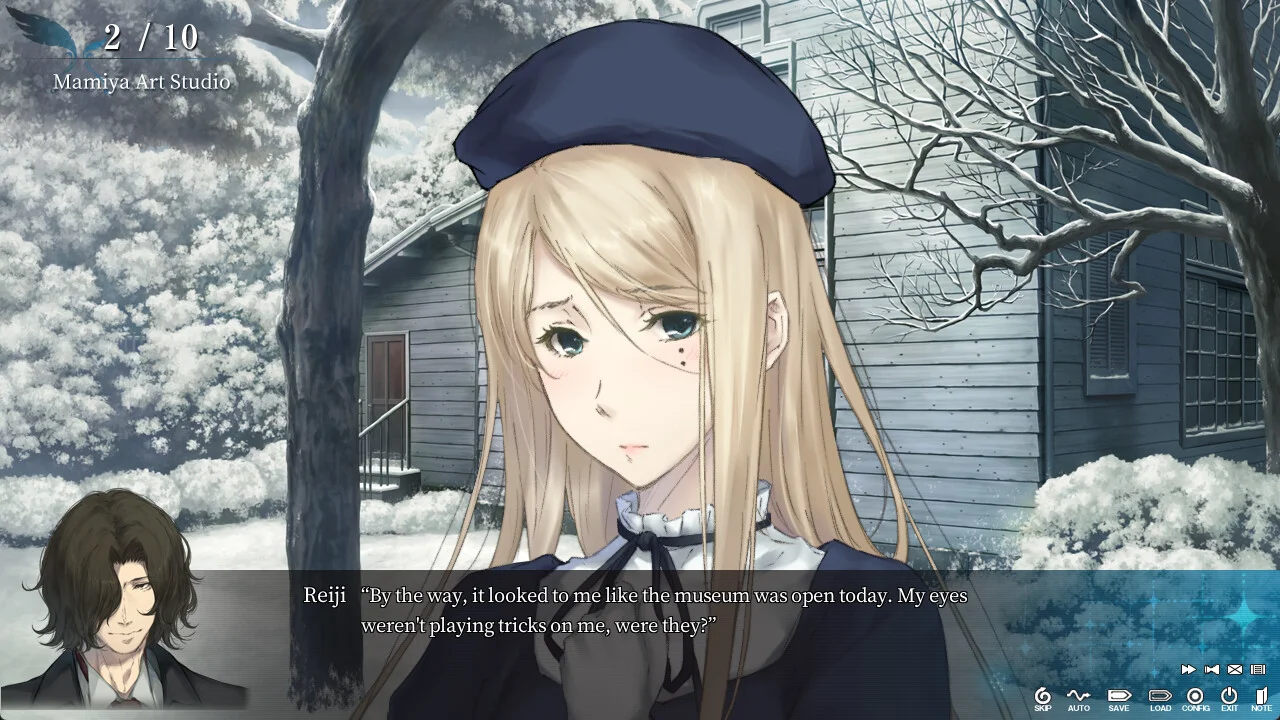Turn on AUTO text advance
This screenshot has height=720, width=1280.
1078,697
